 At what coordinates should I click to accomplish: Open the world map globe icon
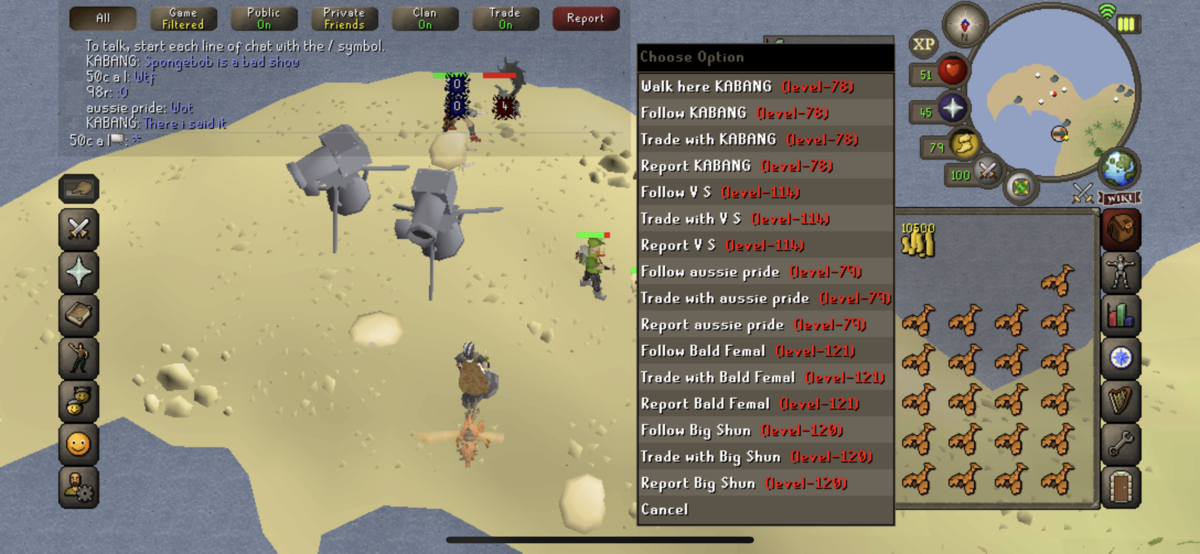pyautogui.click(x=1119, y=168)
